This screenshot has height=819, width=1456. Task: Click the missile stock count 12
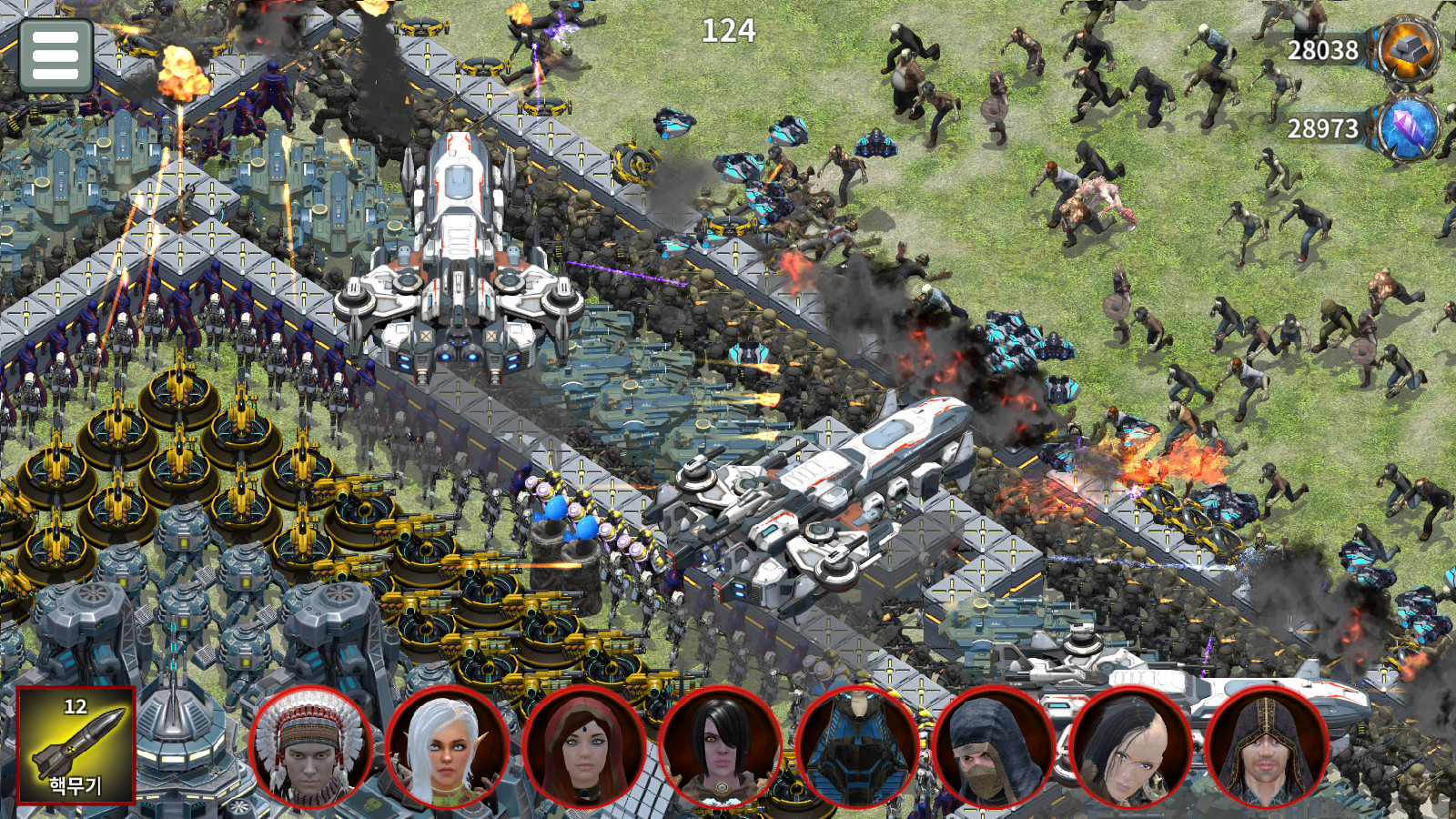76,708
